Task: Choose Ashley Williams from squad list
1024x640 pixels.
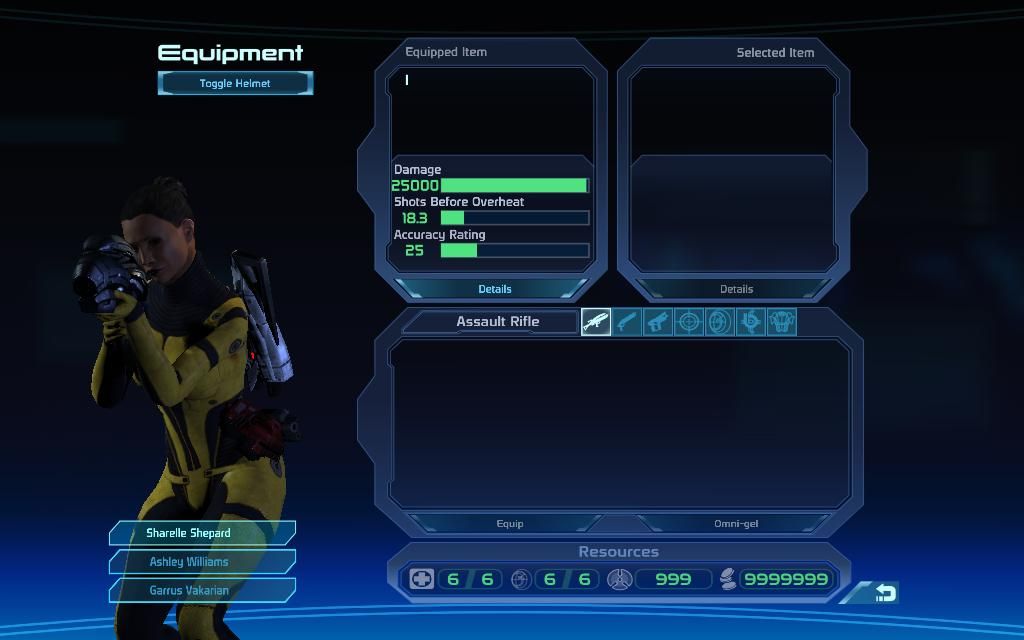Action: 202,561
